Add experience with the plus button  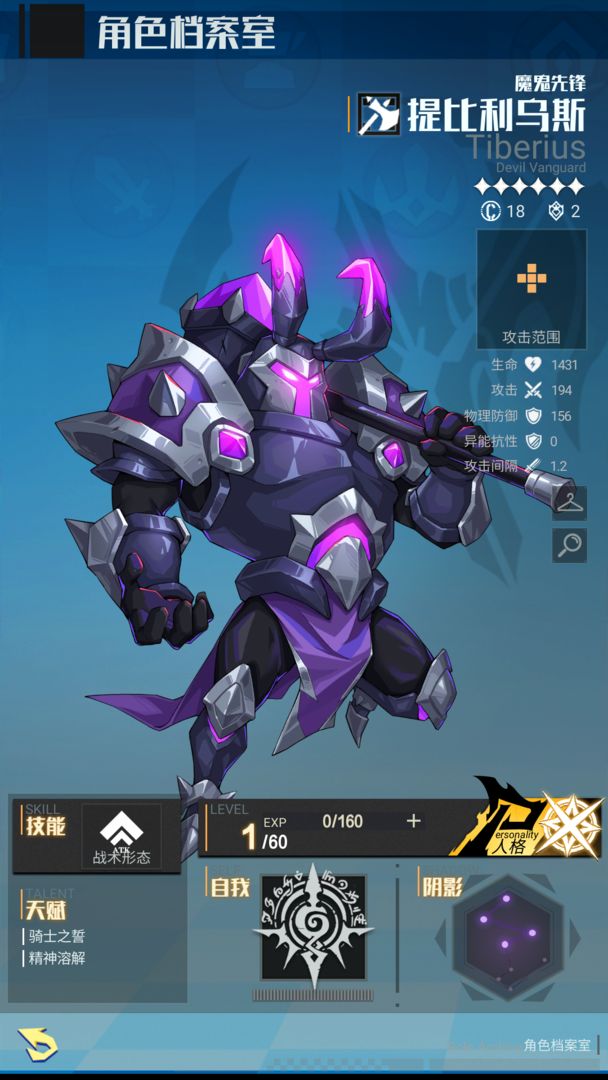[414, 821]
